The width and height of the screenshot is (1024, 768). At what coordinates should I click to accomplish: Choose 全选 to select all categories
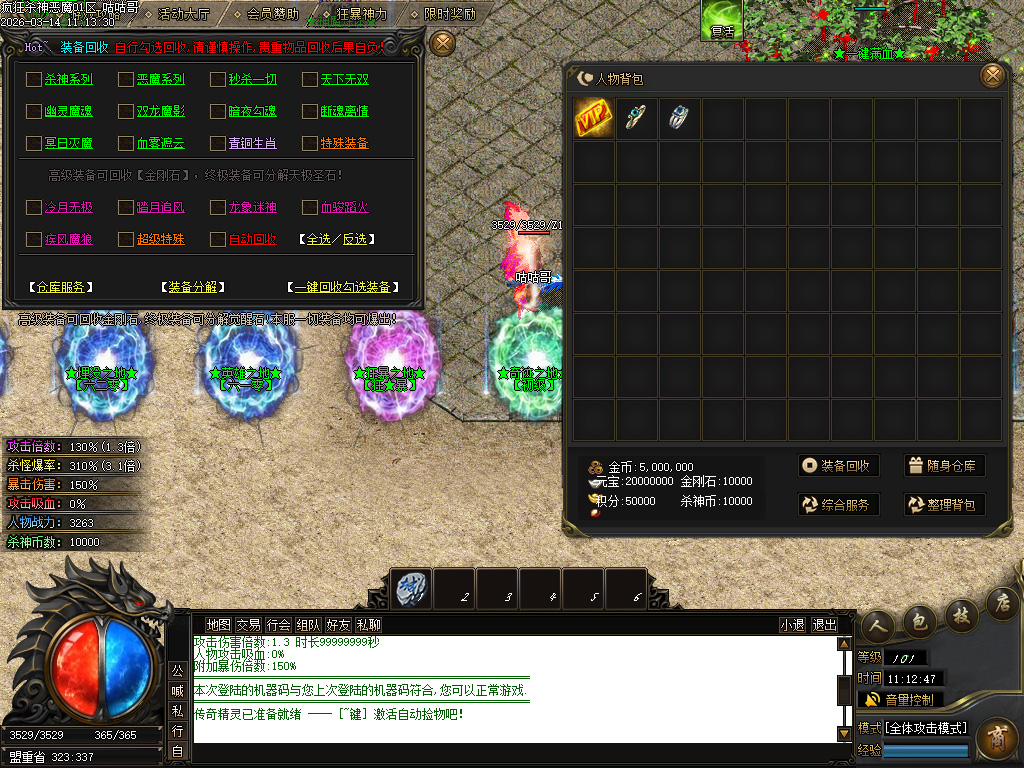tap(317, 240)
